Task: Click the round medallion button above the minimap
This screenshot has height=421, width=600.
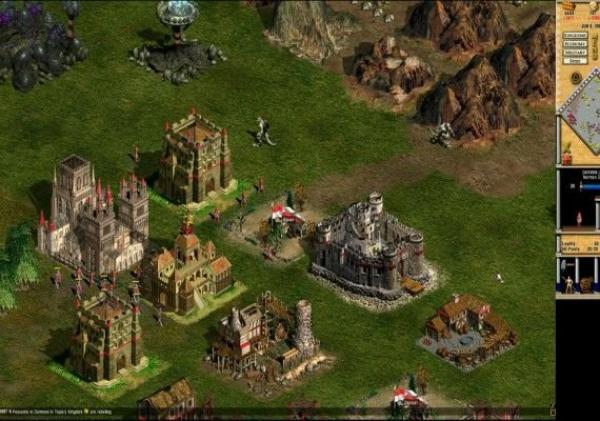Action: [575, 77]
